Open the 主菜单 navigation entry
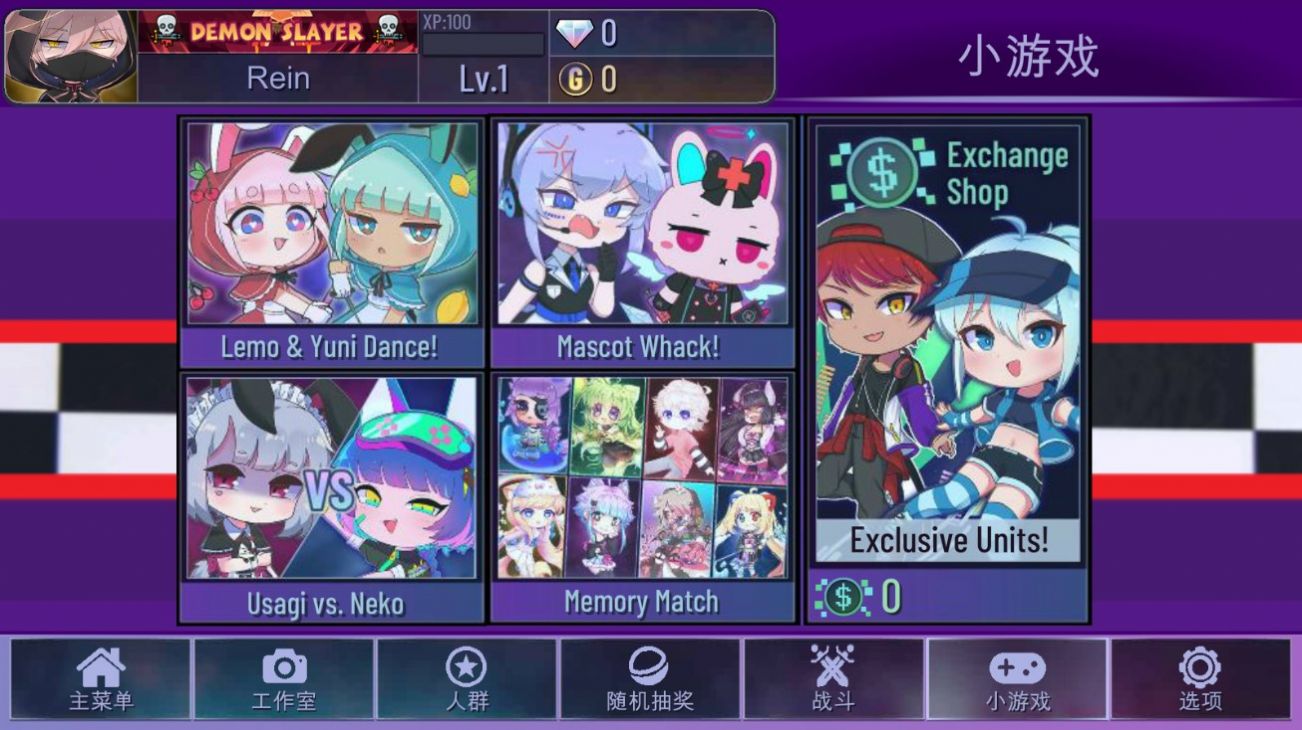Screen dimensions: 1302x730 coord(102,680)
